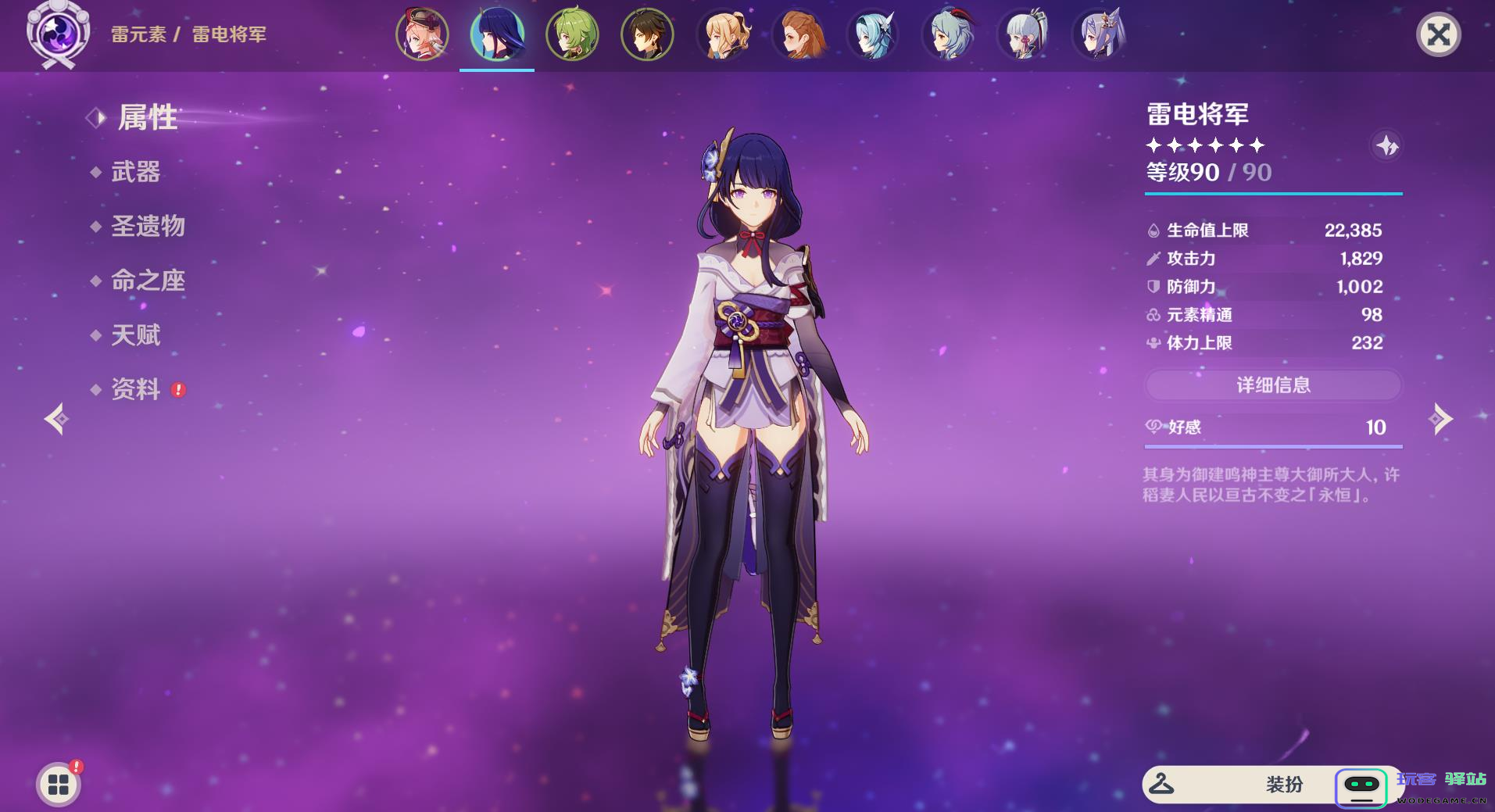Go to the previous character arrow
Image resolution: width=1495 pixels, height=812 pixels.
pyautogui.click(x=56, y=419)
